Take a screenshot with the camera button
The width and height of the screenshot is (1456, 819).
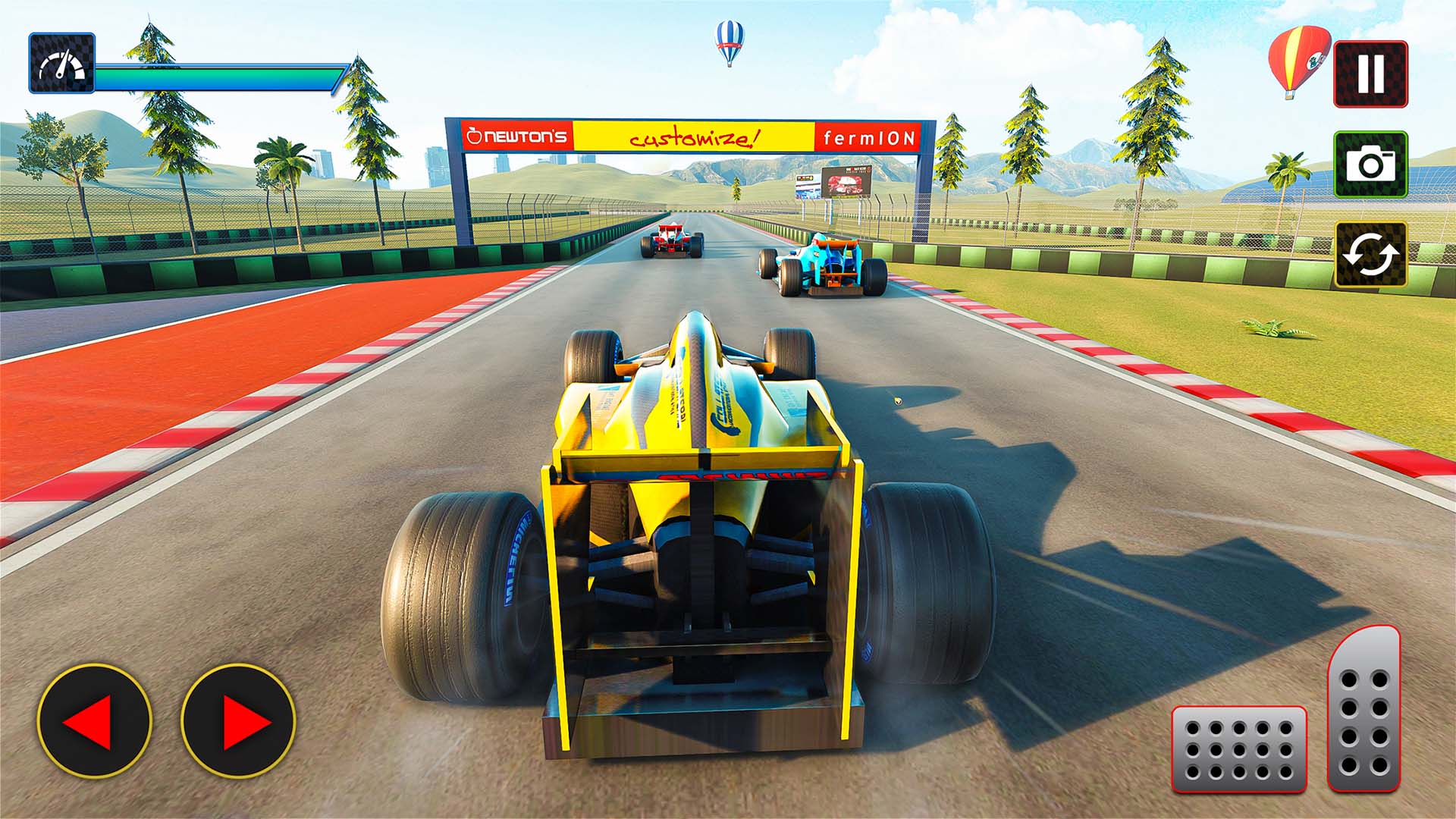[1370, 165]
